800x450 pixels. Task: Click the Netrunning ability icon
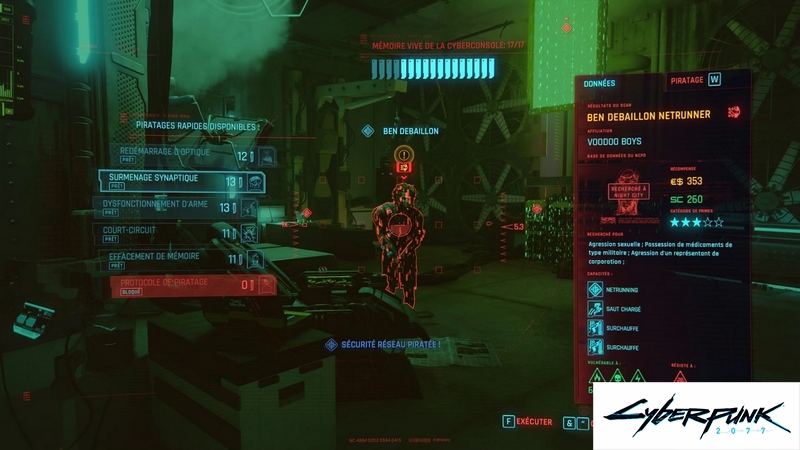(595, 289)
